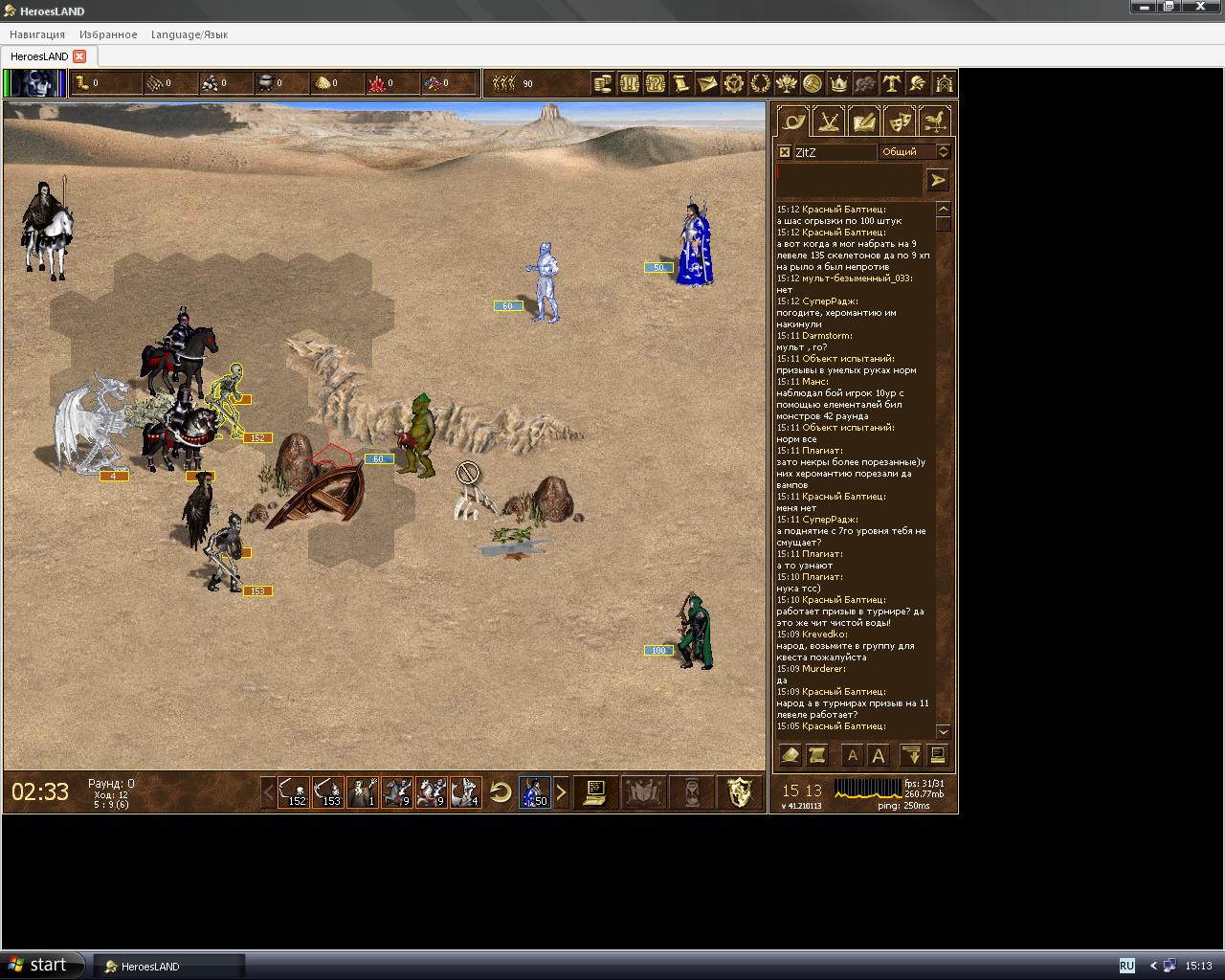Open the gold coins stack icon

click(x=603, y=83)
